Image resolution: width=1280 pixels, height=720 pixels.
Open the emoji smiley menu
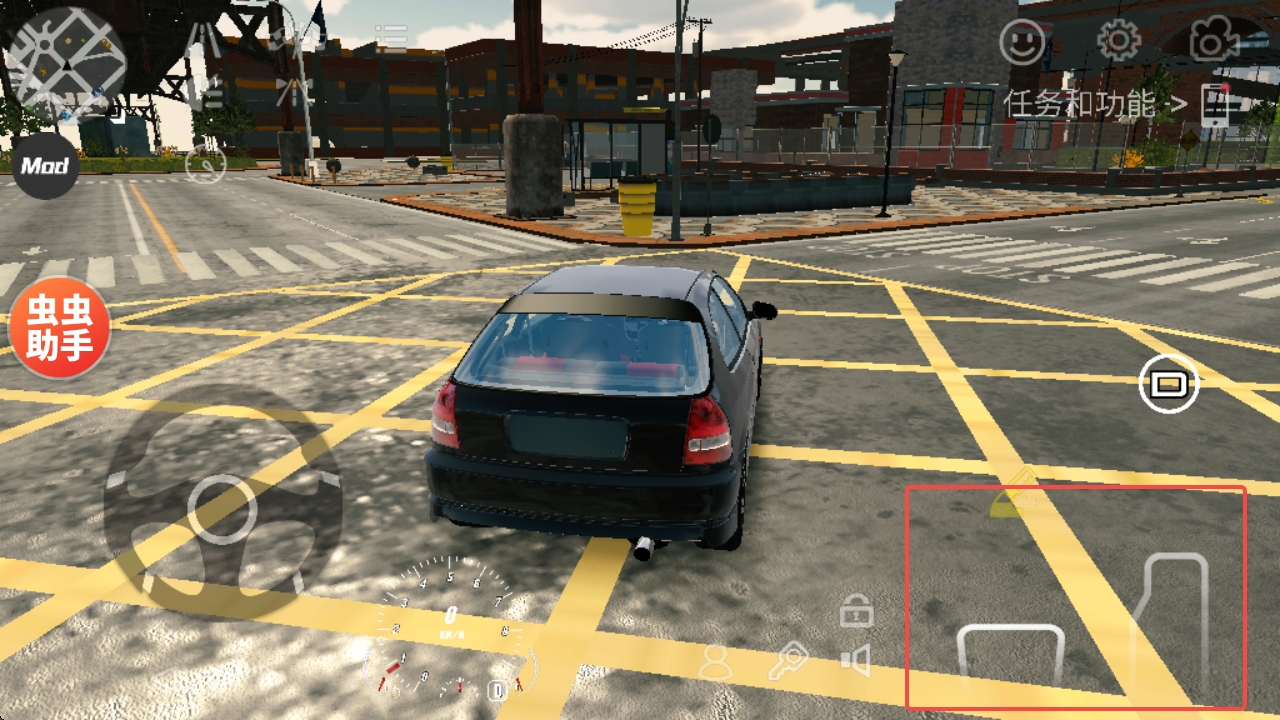(x=1022, y=43)
